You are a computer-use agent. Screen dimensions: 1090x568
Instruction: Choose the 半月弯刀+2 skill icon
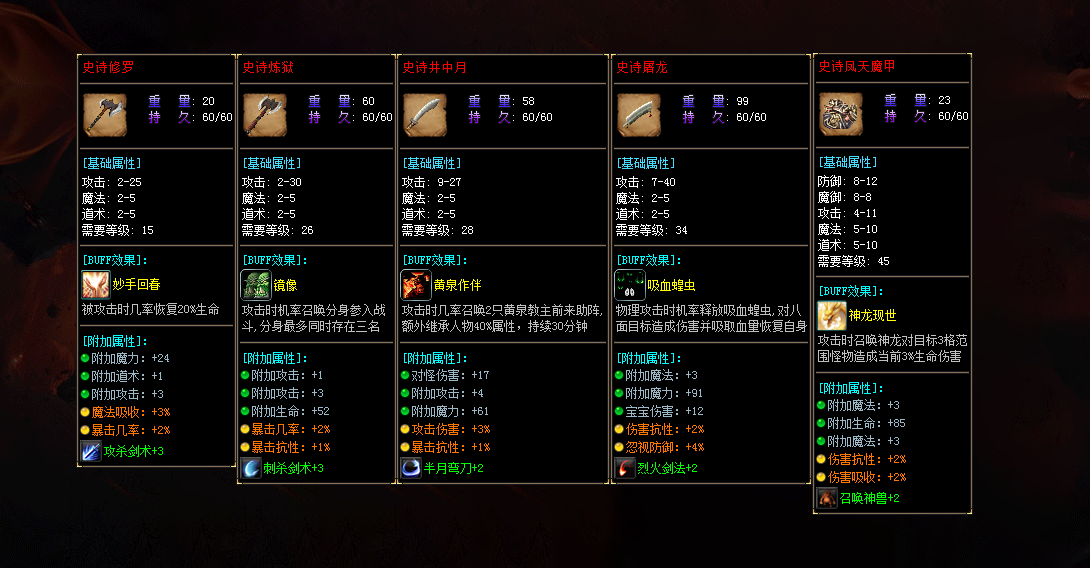(x=410, y=468)
